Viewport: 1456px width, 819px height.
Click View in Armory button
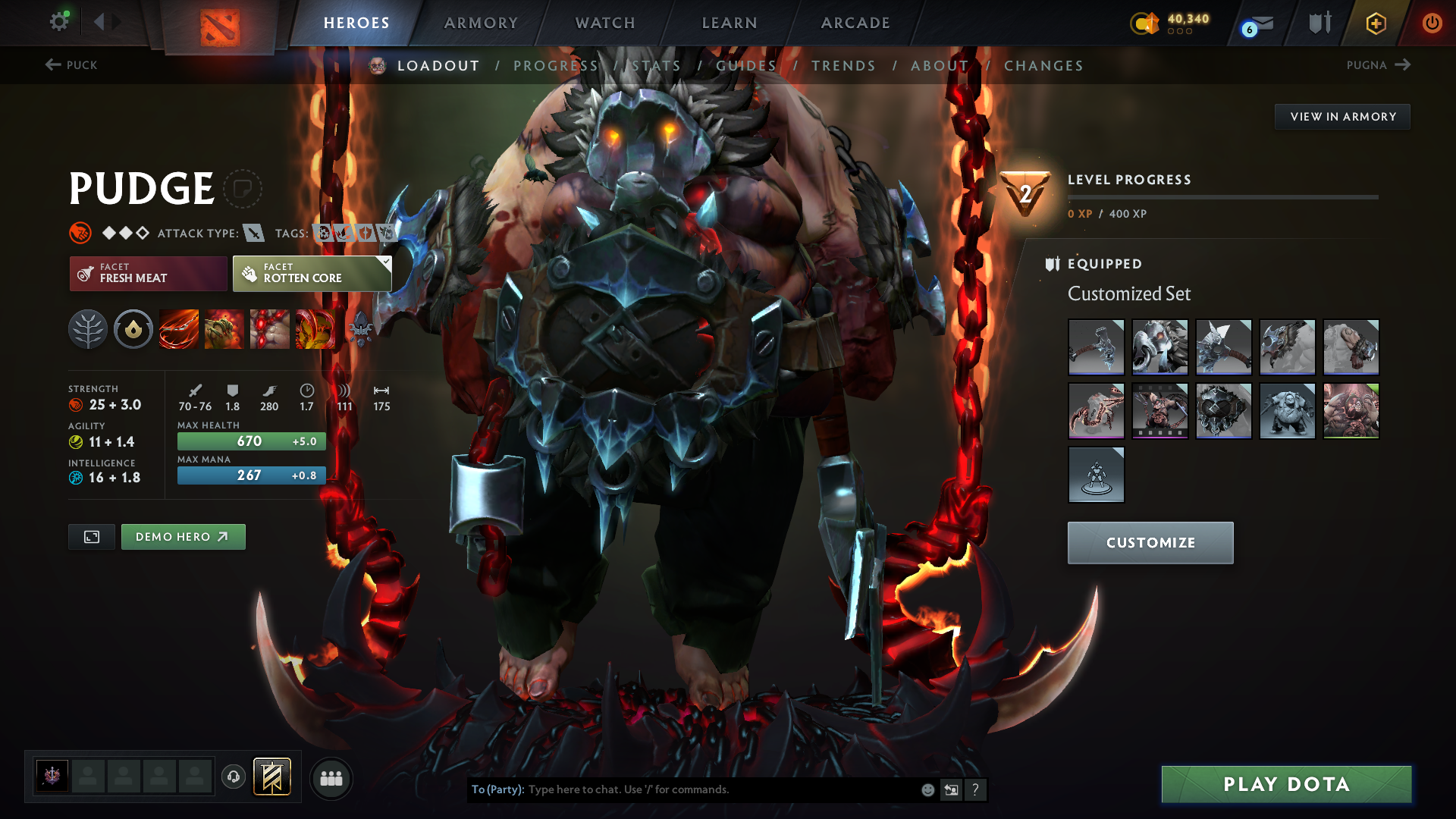click(x=1342, y=117)
